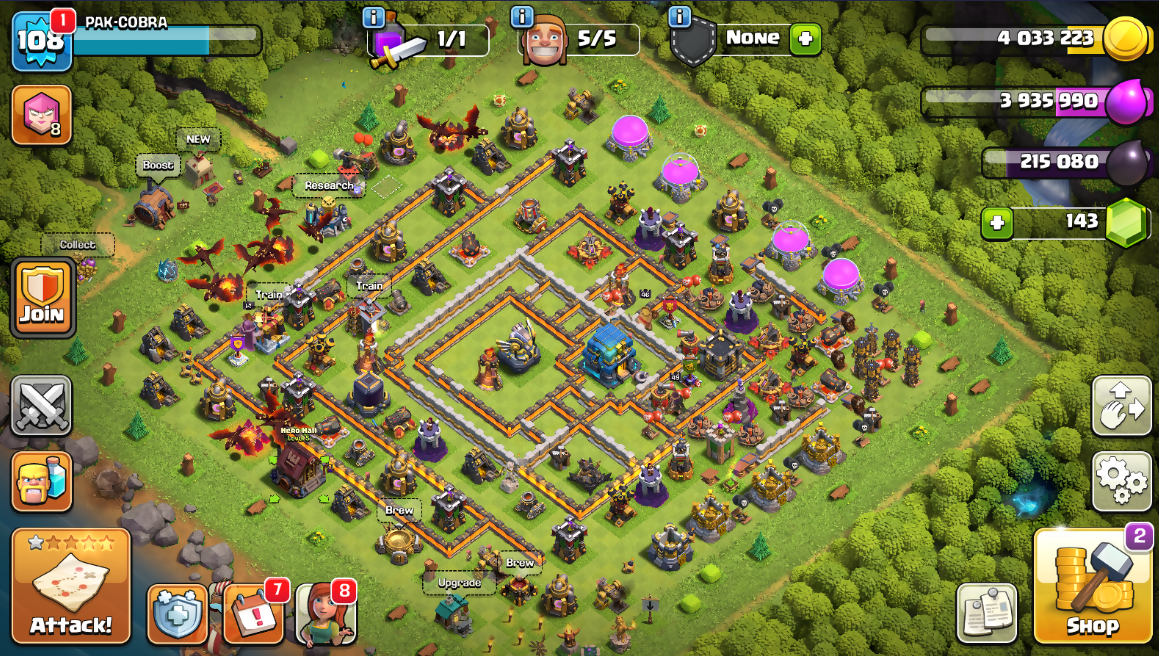1159x656 pixels.
Task: Open the Shop
Action: pos(1091,585)
